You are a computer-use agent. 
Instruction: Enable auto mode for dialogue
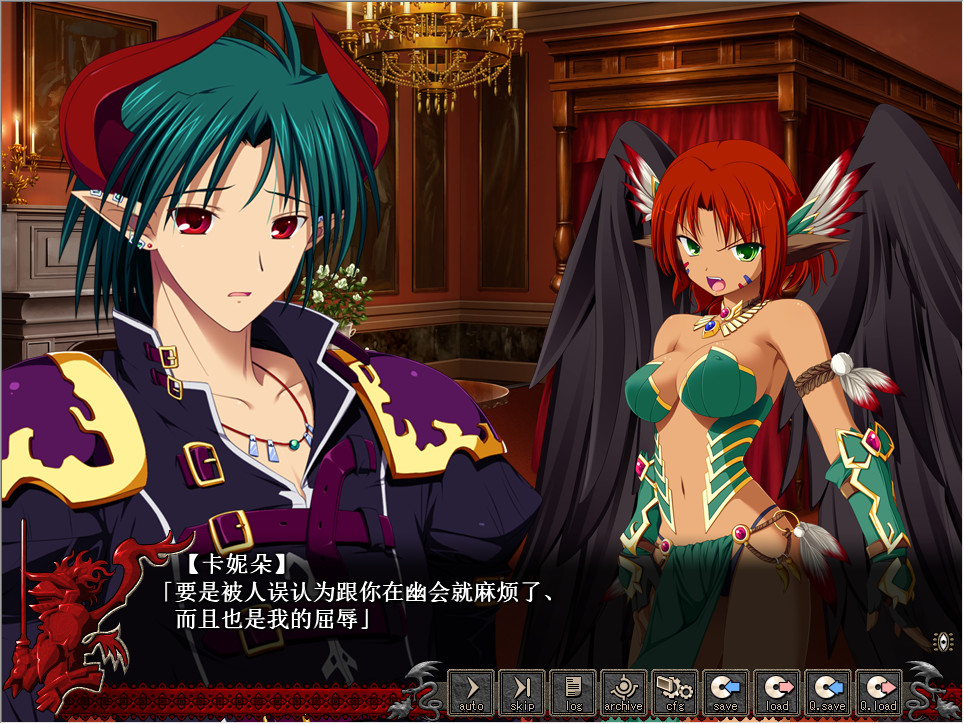tap(471, 692)
